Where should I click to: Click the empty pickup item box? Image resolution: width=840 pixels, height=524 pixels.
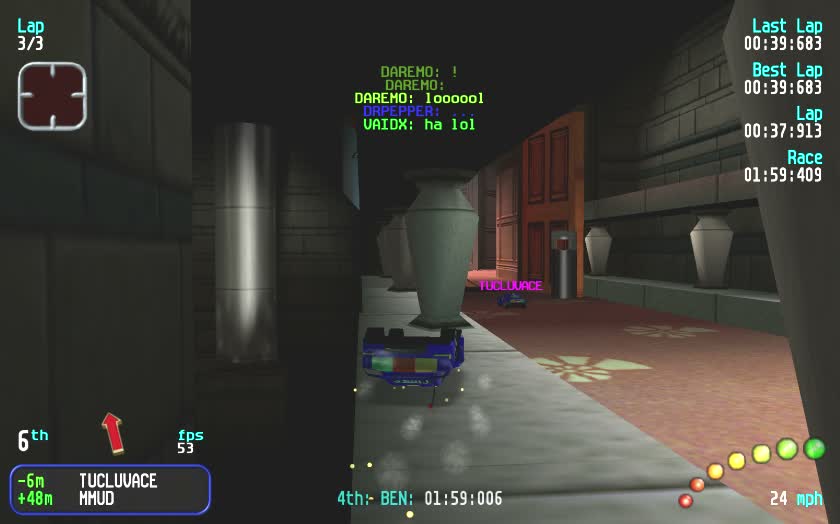coord(52,96)
